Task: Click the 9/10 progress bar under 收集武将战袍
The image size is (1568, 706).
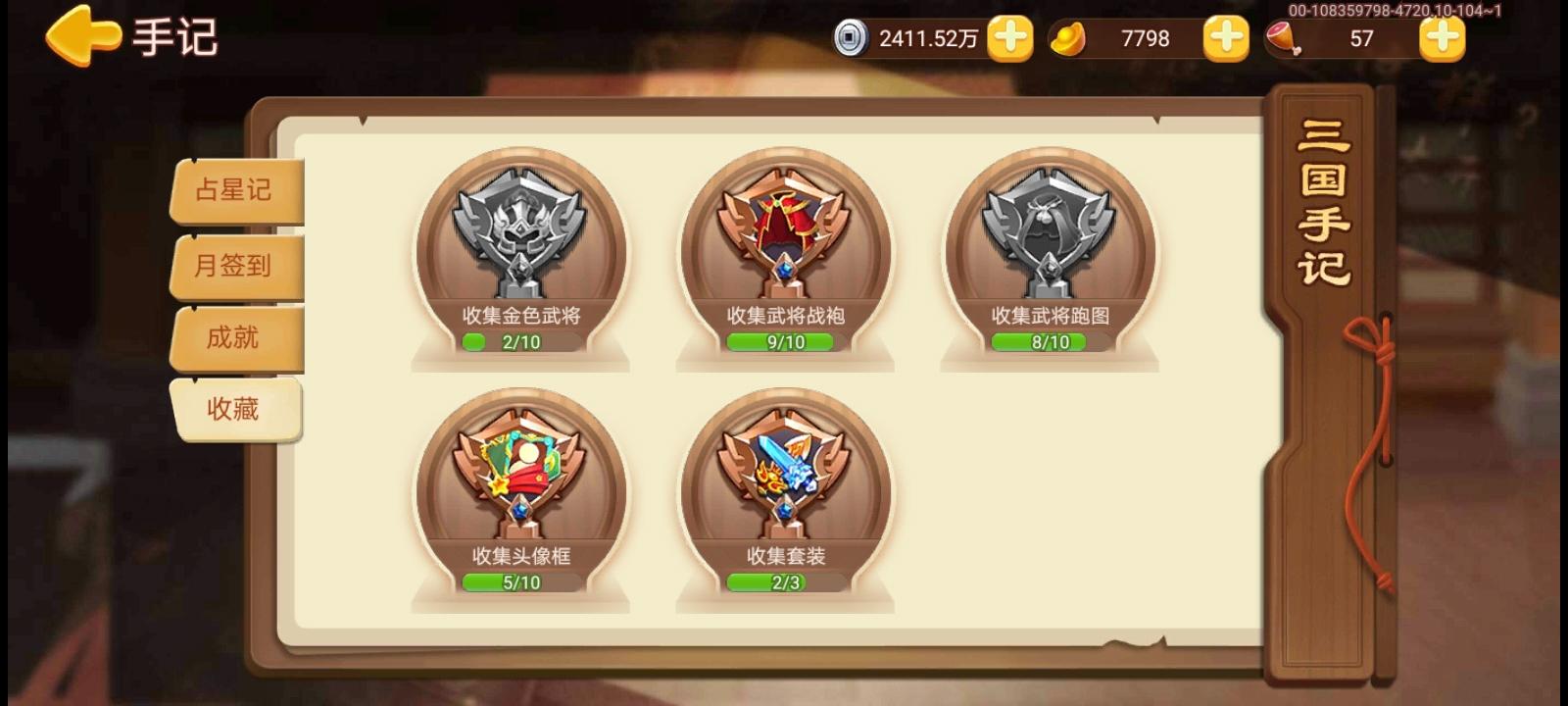Action: 783,341
